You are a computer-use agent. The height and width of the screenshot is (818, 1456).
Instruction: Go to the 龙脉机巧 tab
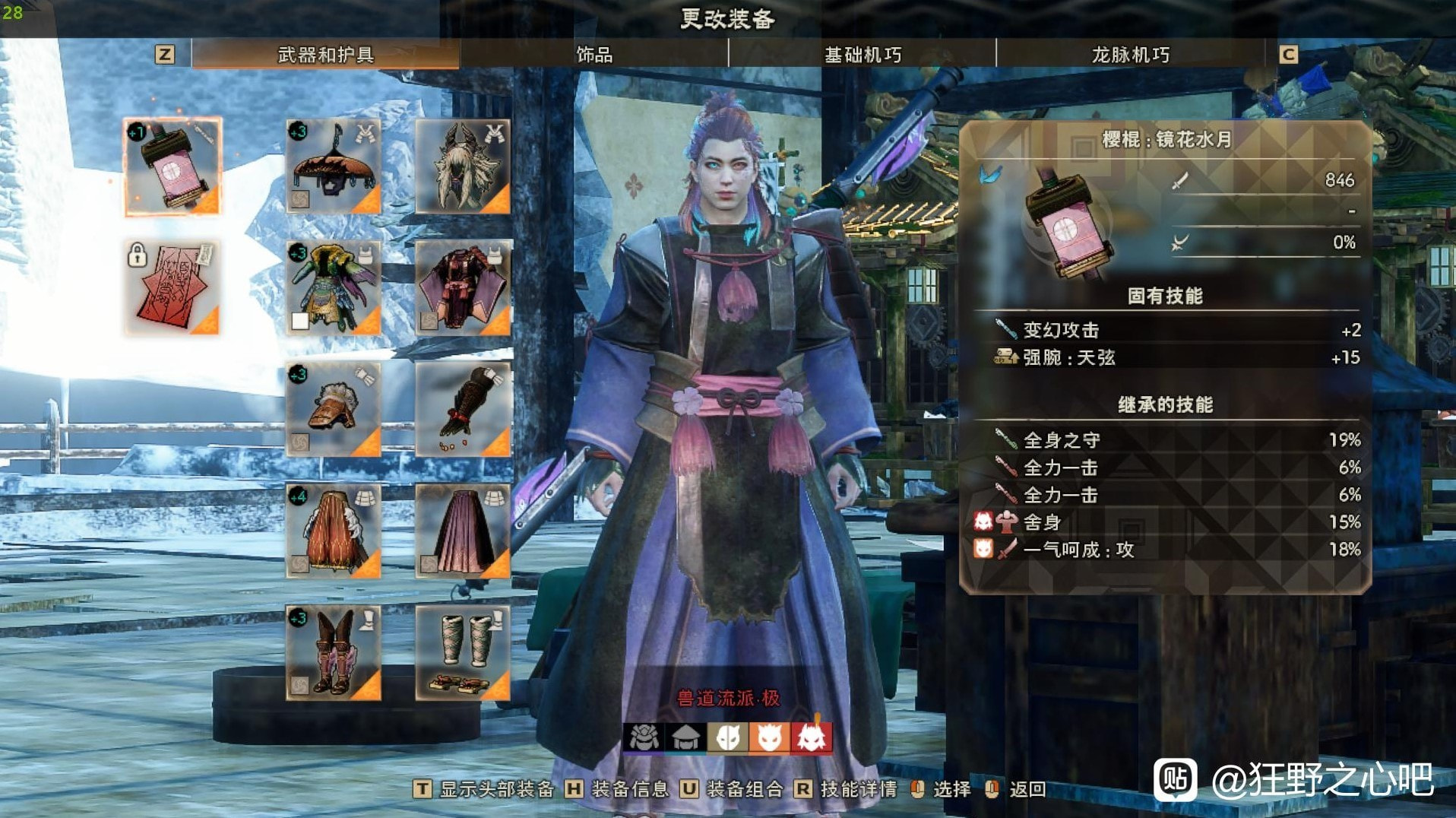(1130, 55)
